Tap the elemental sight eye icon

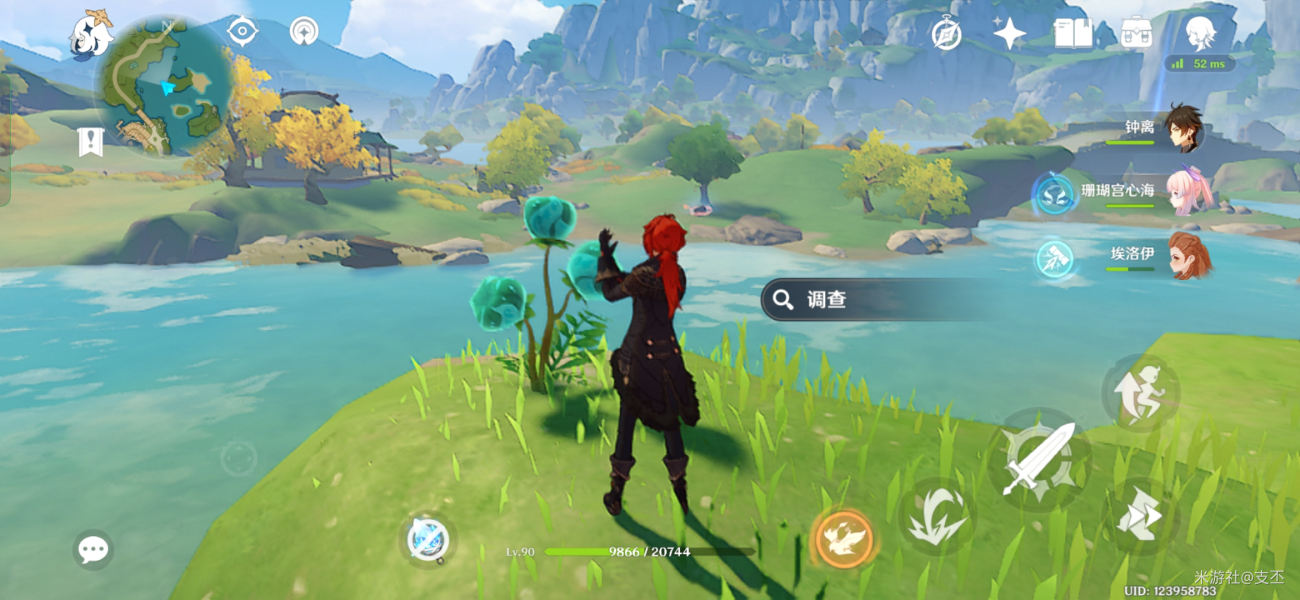tap(241, 31)
